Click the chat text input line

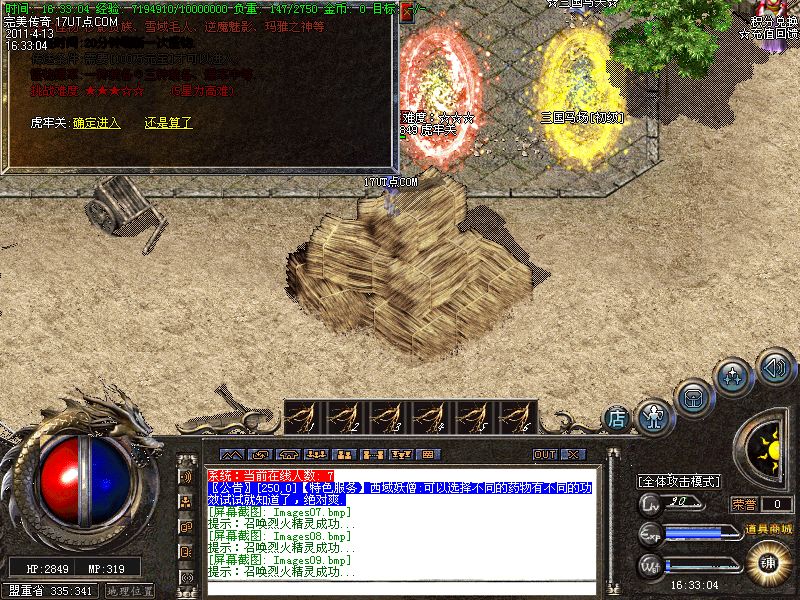(400, 585)
